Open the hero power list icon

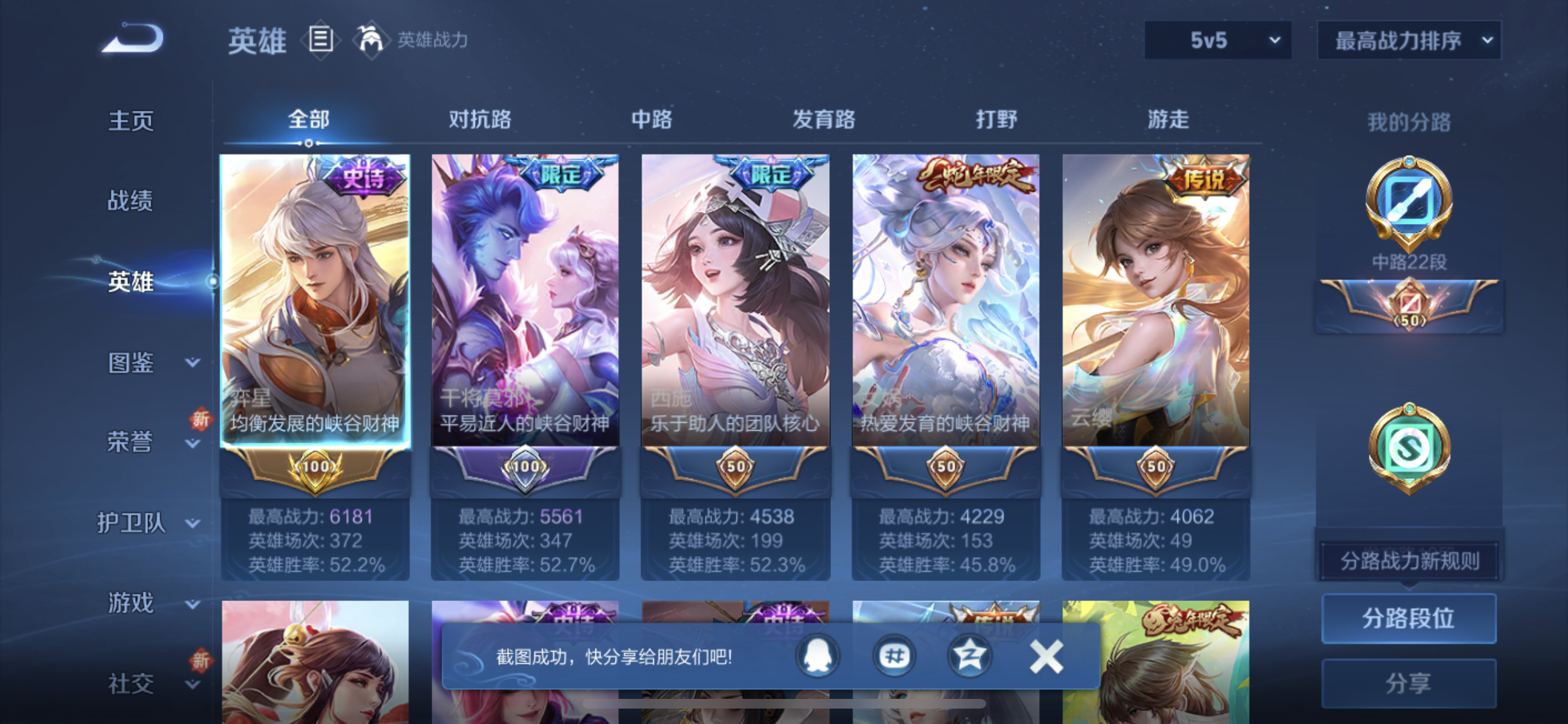(x=320, y=40)
